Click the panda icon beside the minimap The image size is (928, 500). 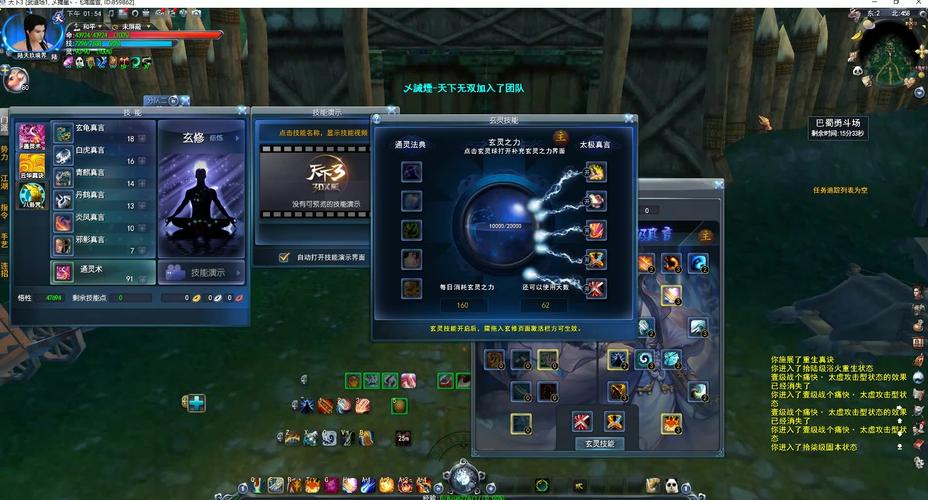click(857, 71)
